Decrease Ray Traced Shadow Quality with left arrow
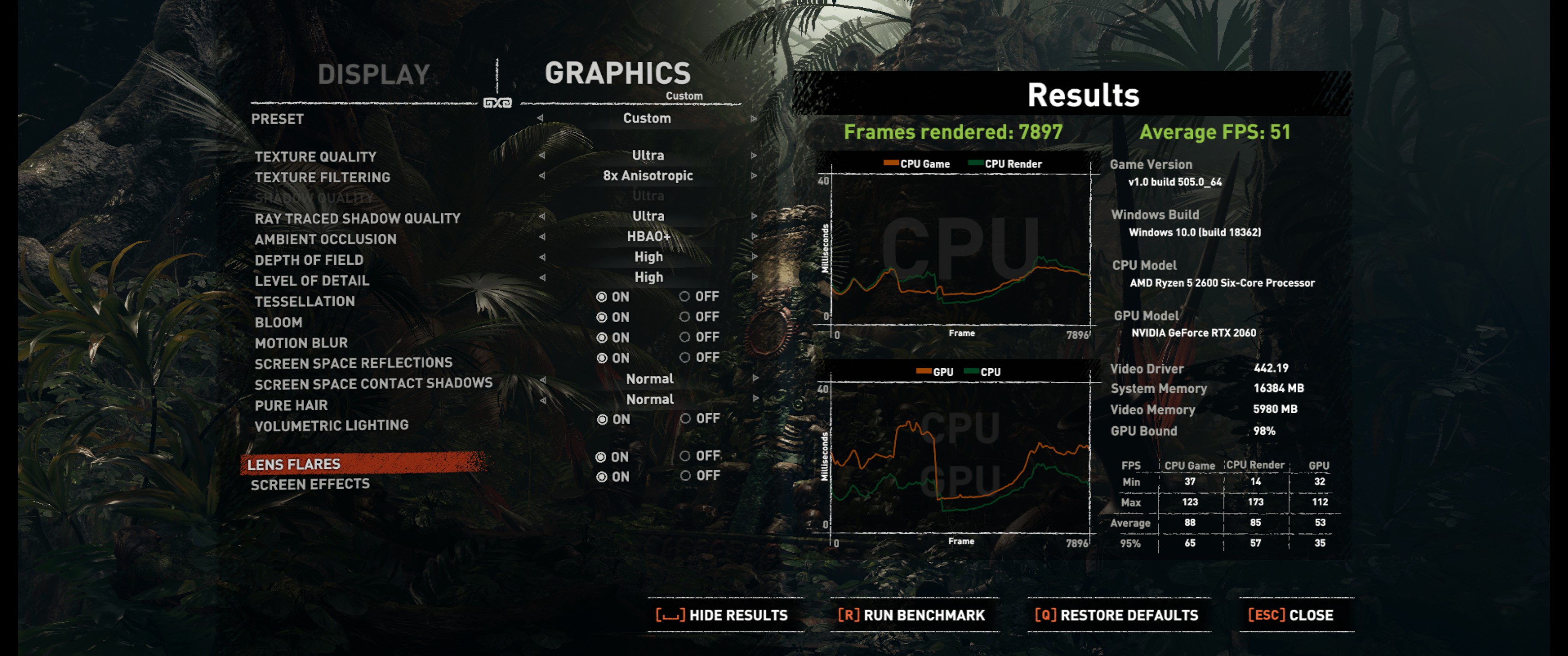 (541, 217)
